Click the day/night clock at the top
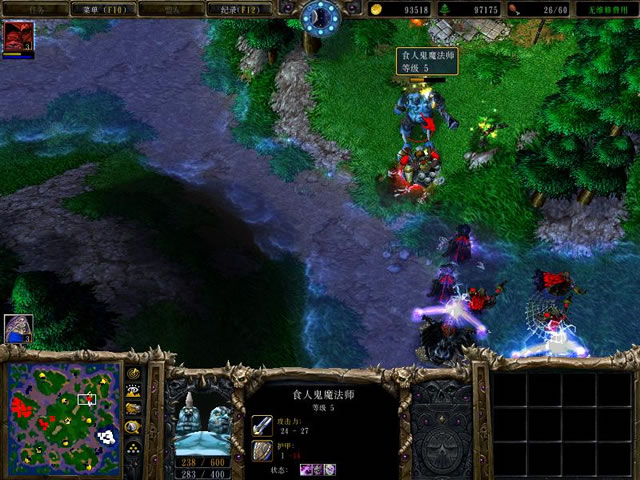Screen dimensions: 640x480 tap(321, 15)
